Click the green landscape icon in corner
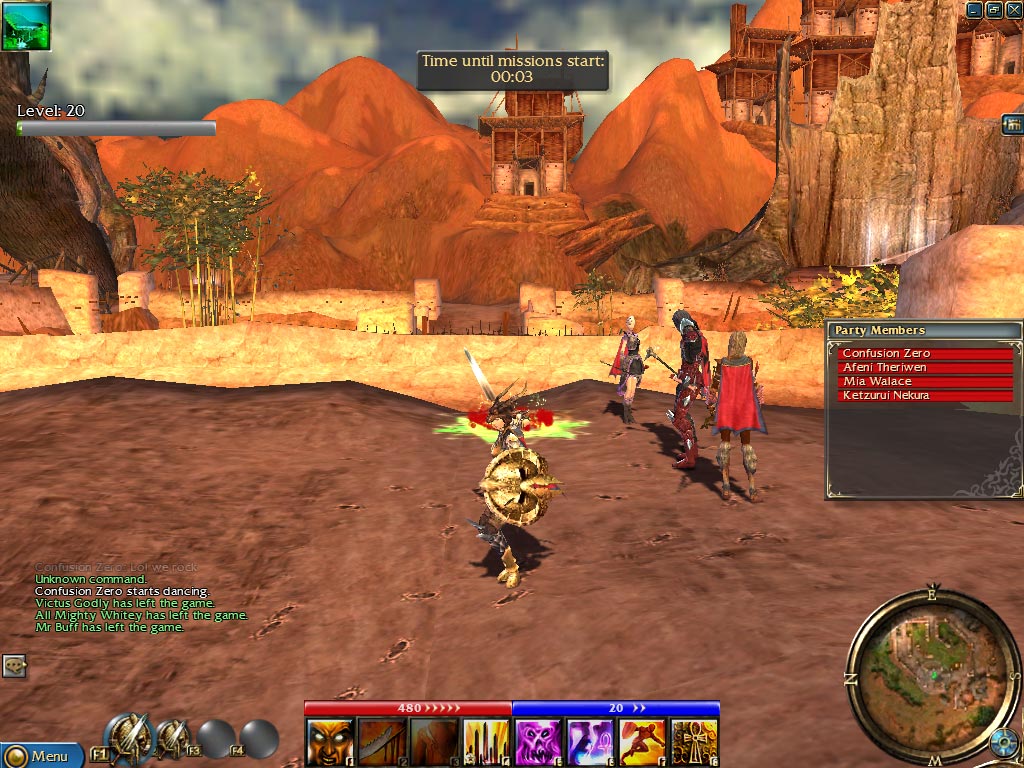1024x768 pixels. [26, 26]
